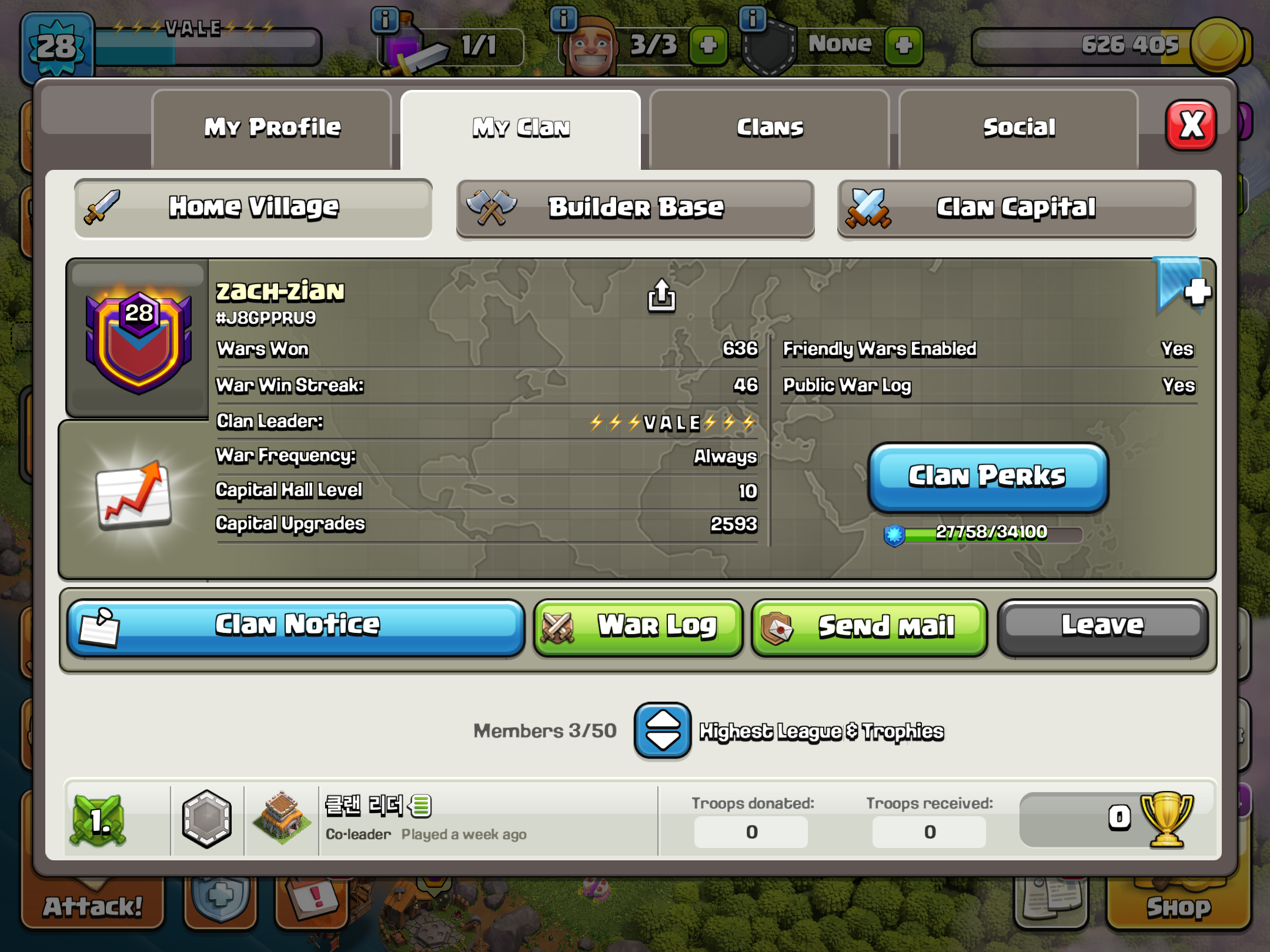Viewport: 1270px width, 952px height.
Task: Leave the clan
Action: click(1102, 626)
